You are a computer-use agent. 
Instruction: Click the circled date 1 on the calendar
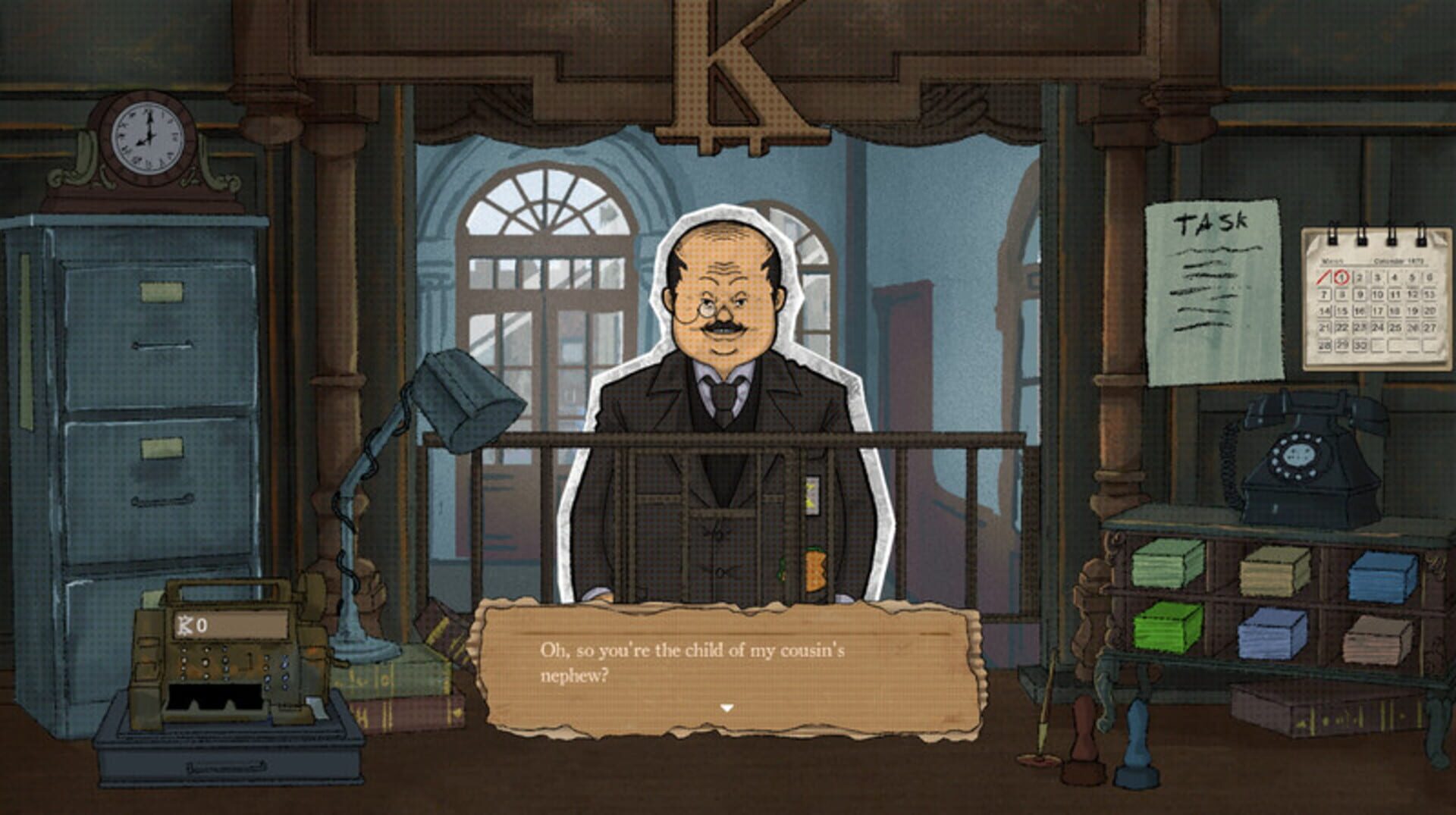[1341, 277]
